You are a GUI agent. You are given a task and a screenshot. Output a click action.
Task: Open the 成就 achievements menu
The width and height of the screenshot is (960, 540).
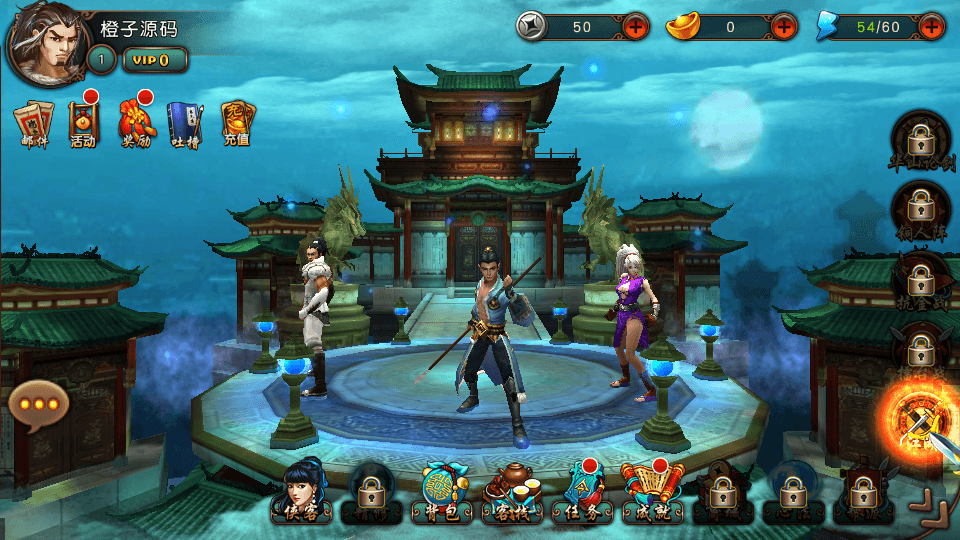tap(652, 494)
